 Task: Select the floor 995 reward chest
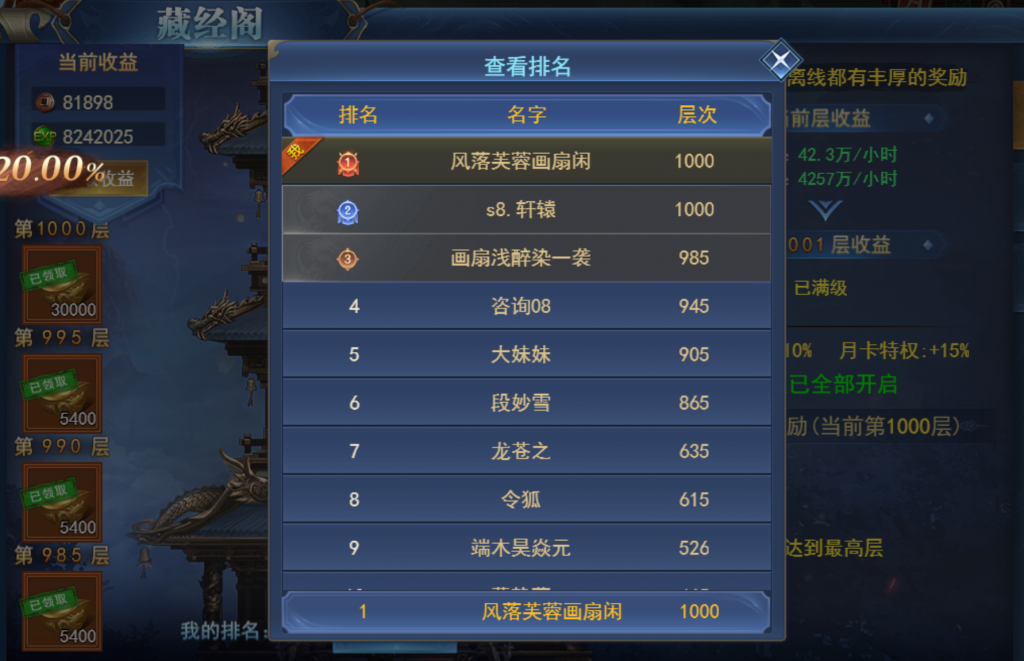coord(62,392)
